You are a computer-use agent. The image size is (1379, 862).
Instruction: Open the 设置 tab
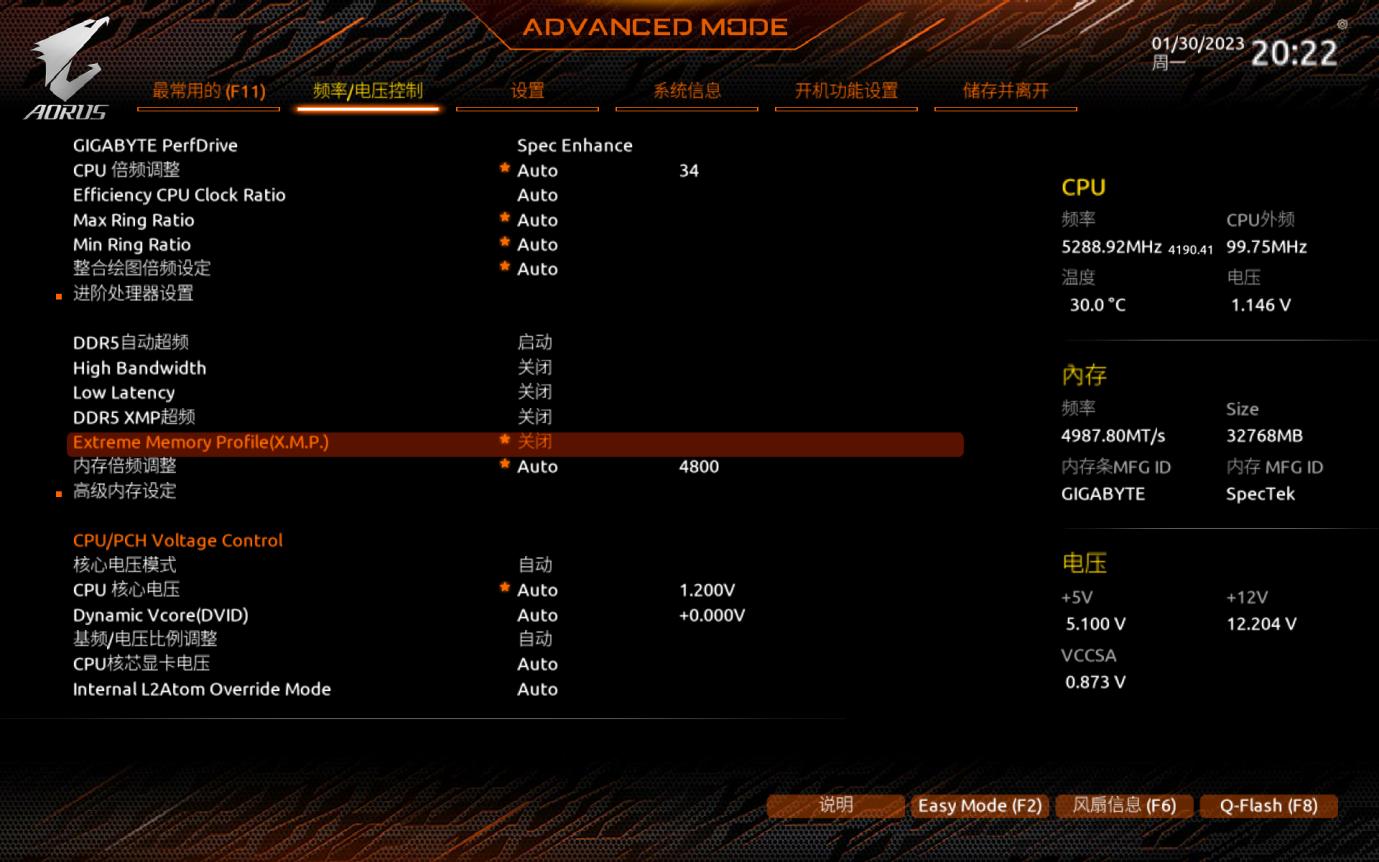coord(527,91)
